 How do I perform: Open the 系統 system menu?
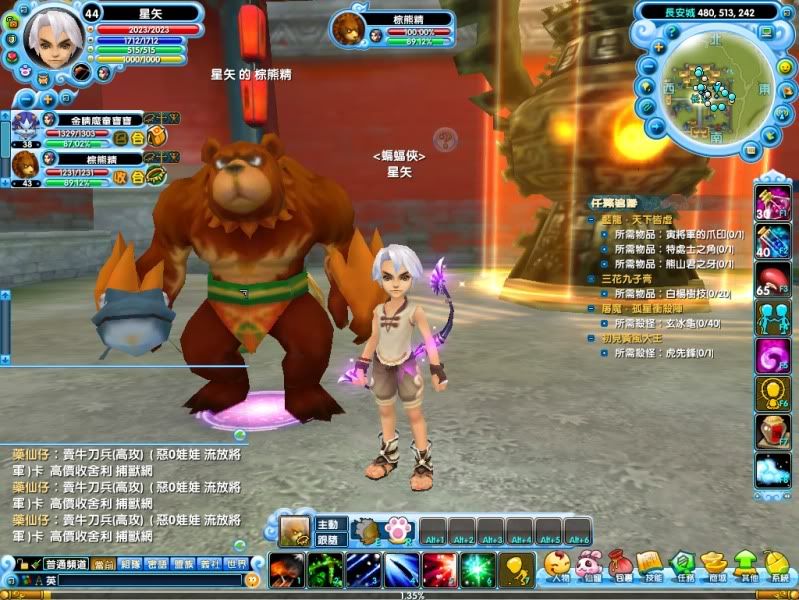[777, 566]
